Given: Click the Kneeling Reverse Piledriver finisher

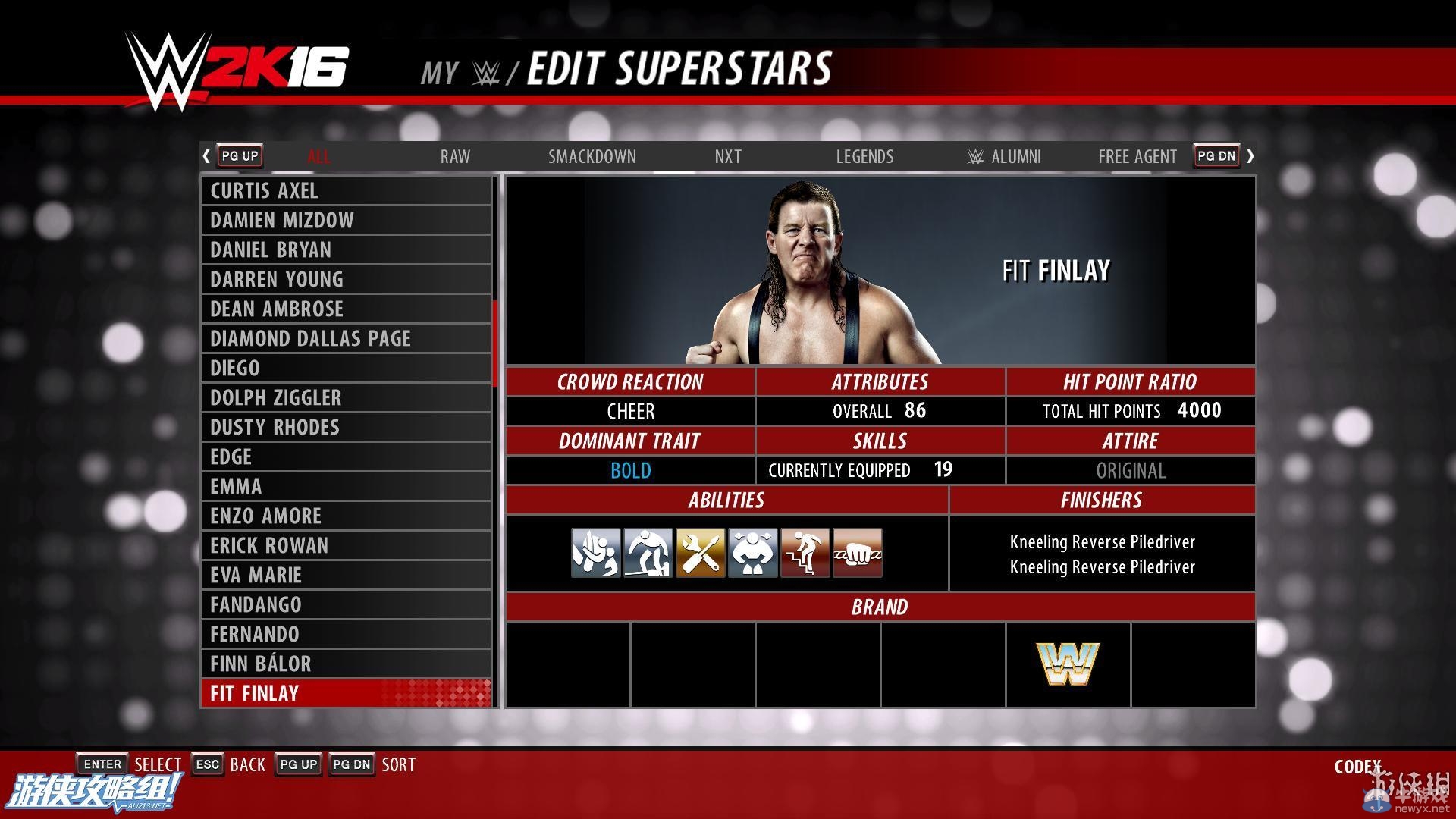Looking at the screenshot, I should pos(1101,541).
